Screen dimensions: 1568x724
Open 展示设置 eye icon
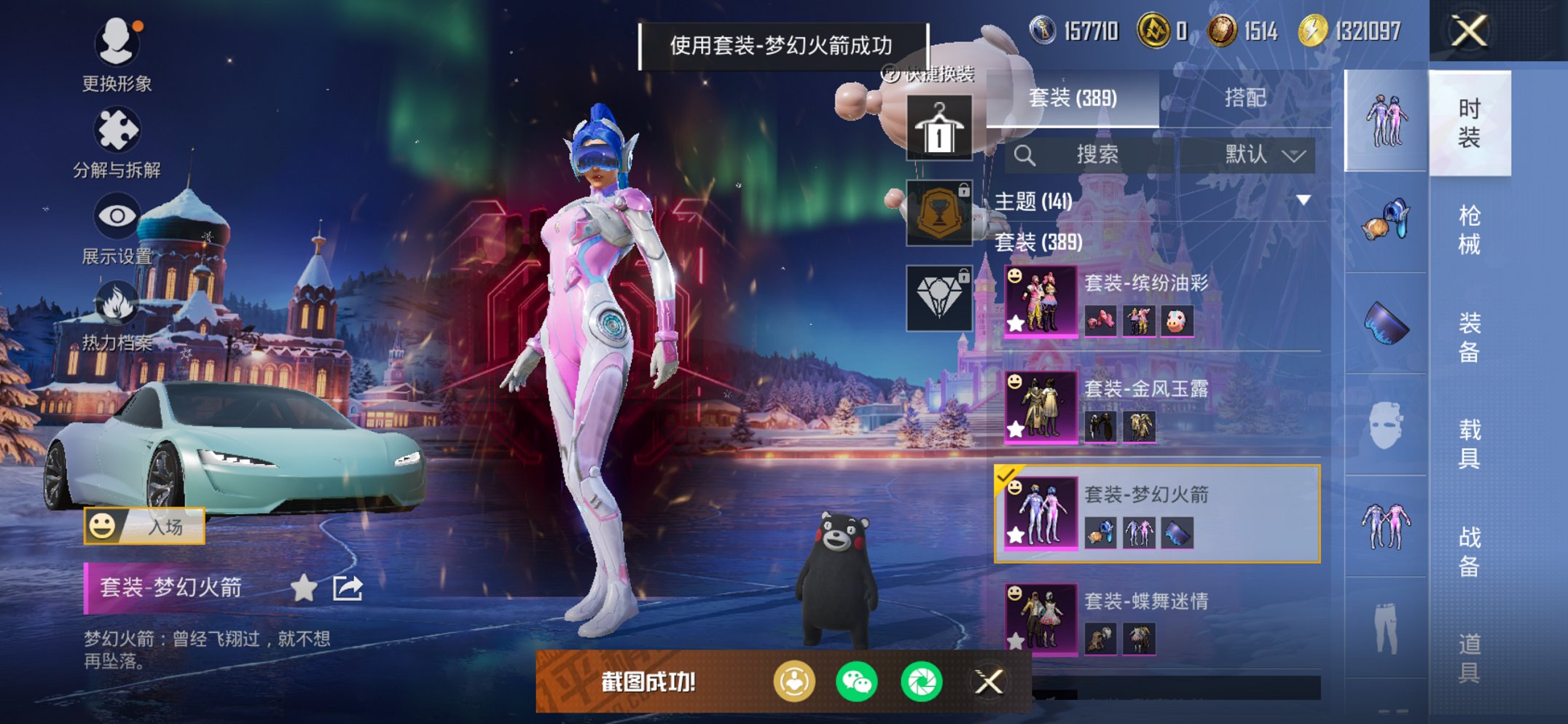117,216
